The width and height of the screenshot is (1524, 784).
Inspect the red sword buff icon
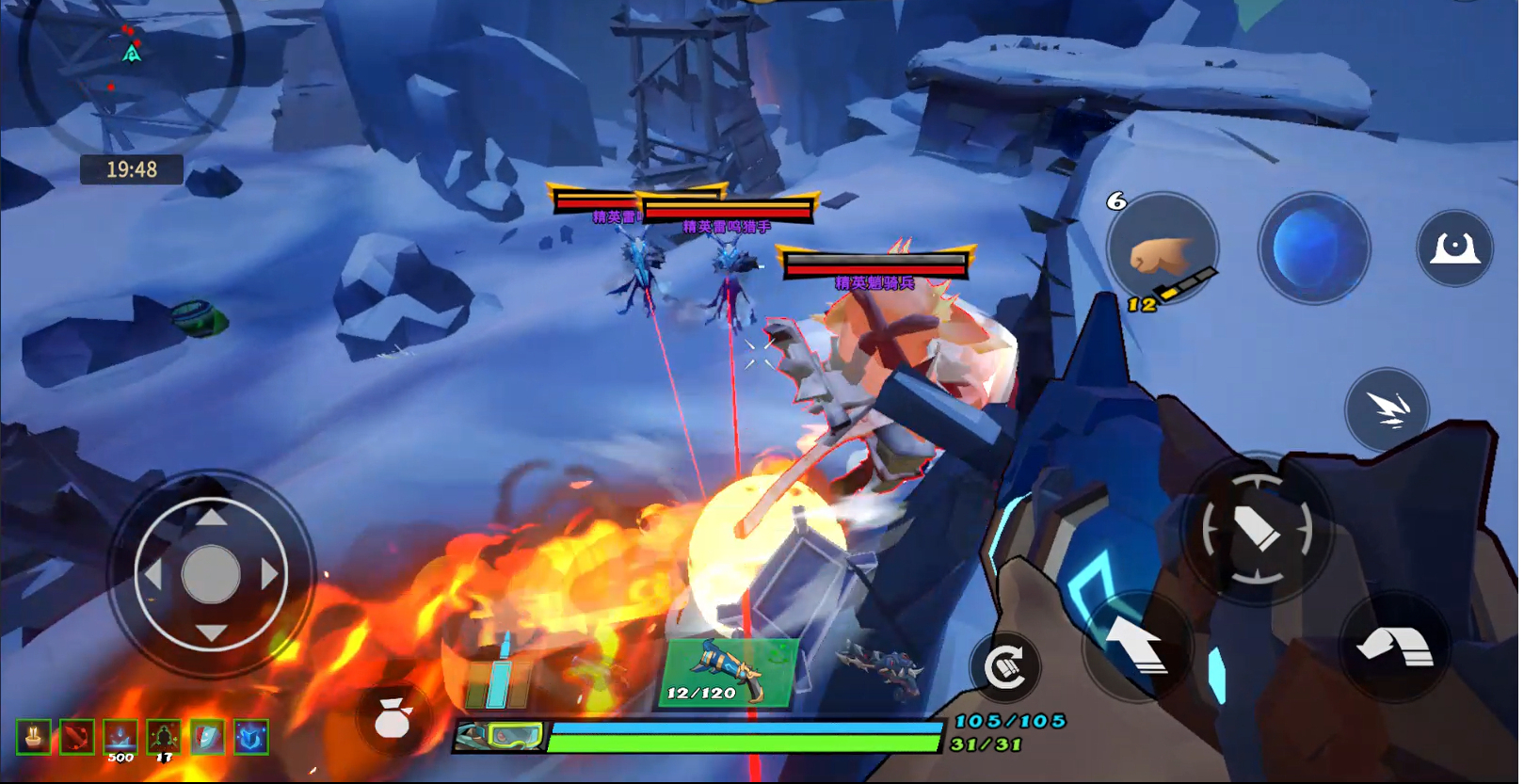pos(77,737)
